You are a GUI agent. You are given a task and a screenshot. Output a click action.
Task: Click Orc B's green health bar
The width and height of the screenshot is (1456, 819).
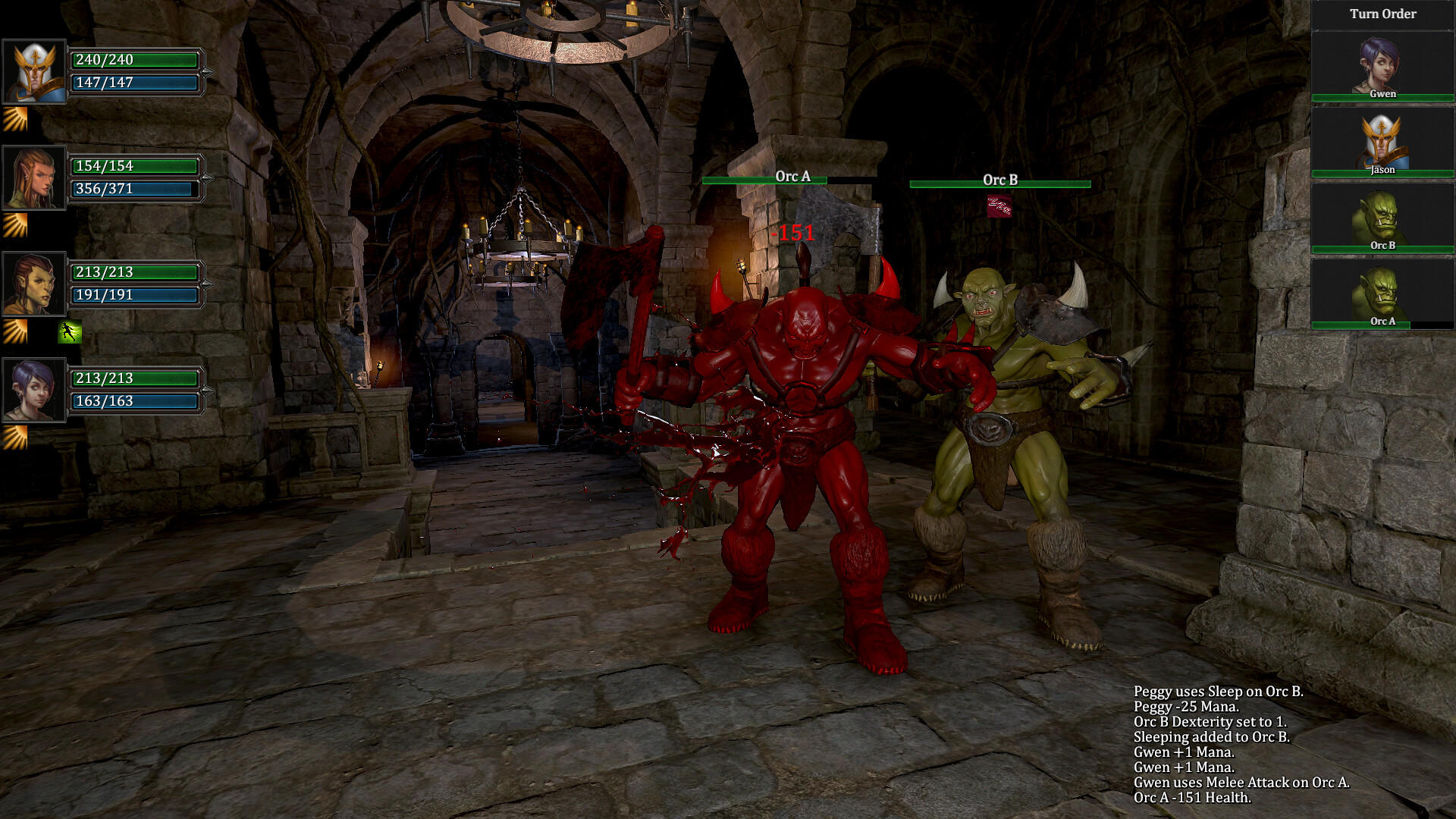pyautogui.click(x=999, y=182)
